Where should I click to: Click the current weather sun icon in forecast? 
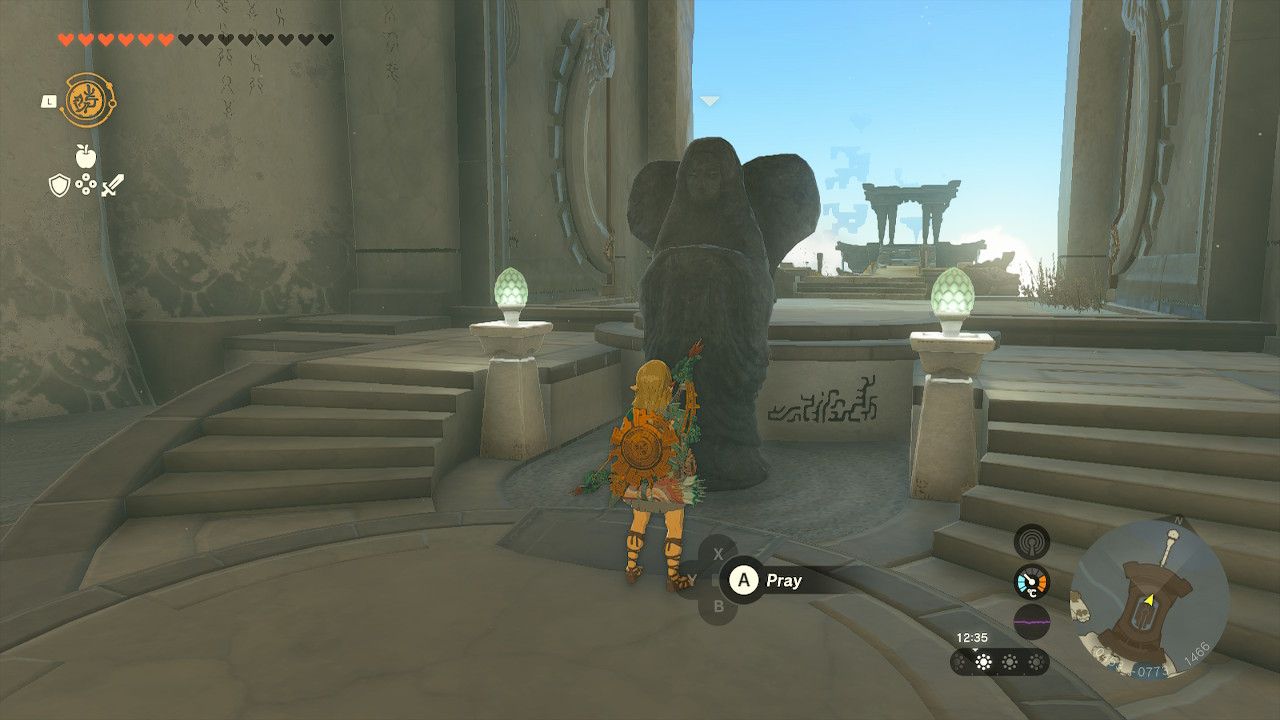[984, 661]
